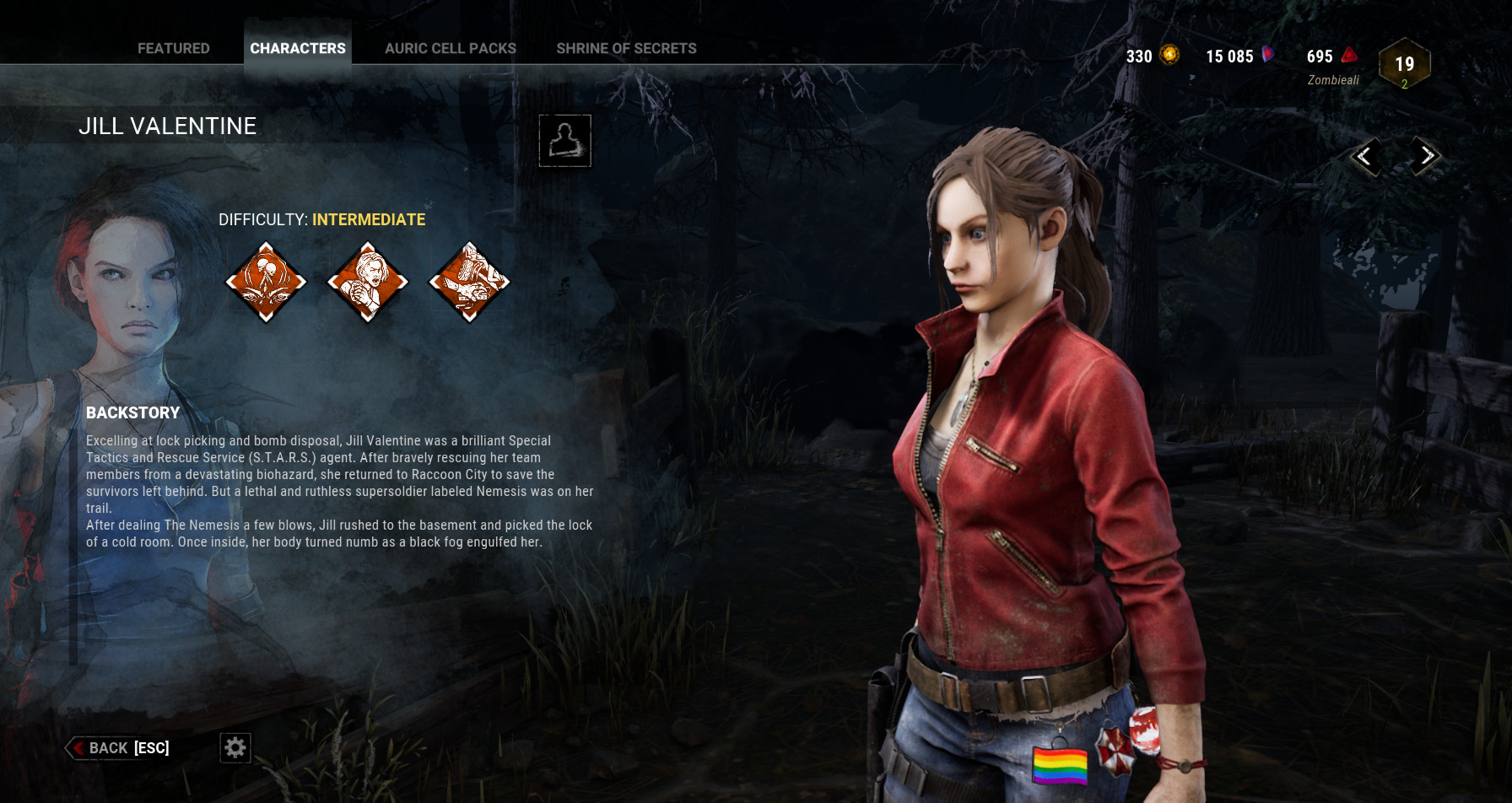Advance to the next character with the right arrow

[x=1425, y=156]
